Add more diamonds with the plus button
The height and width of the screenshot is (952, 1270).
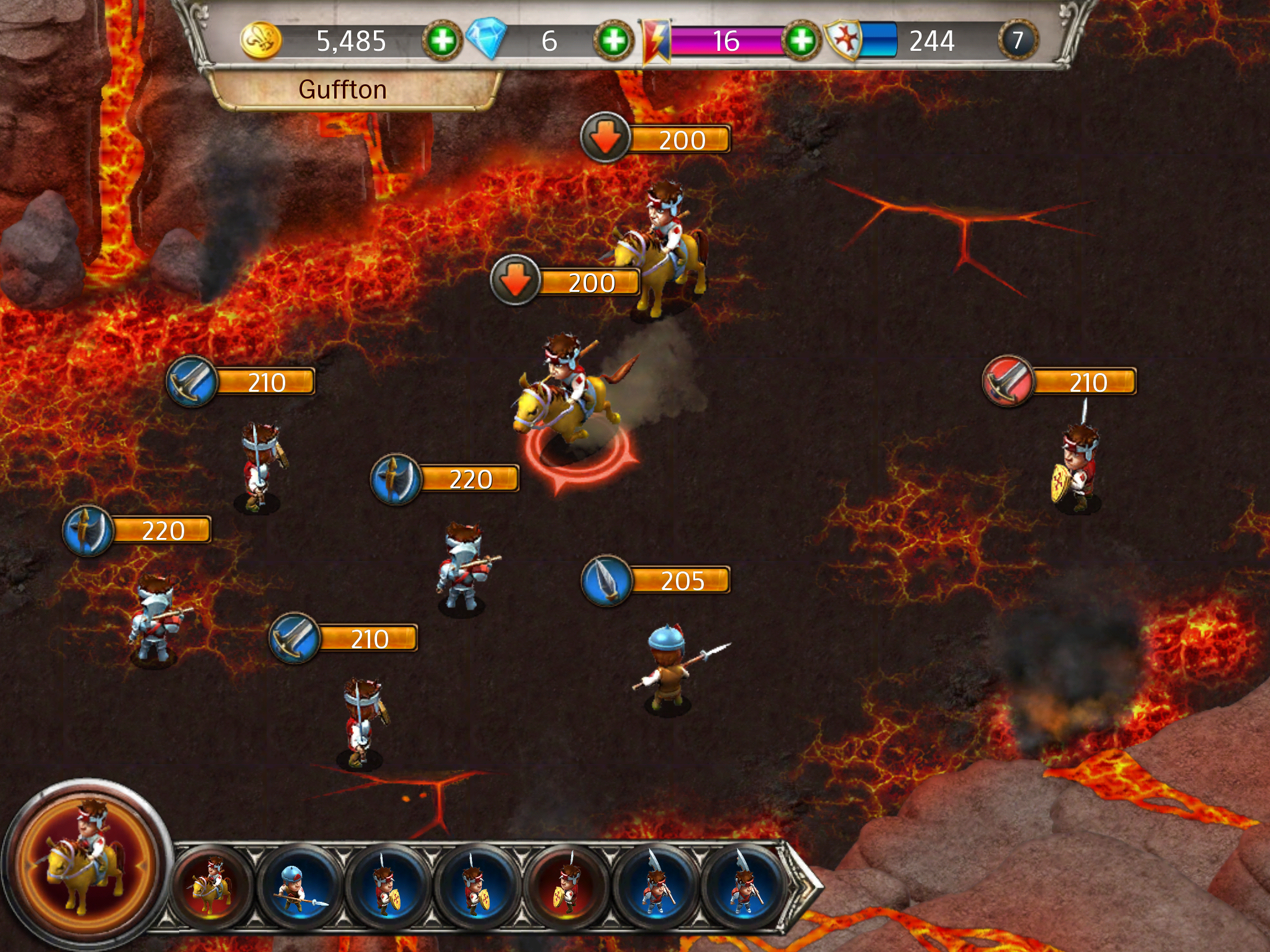tap(614, 41)
